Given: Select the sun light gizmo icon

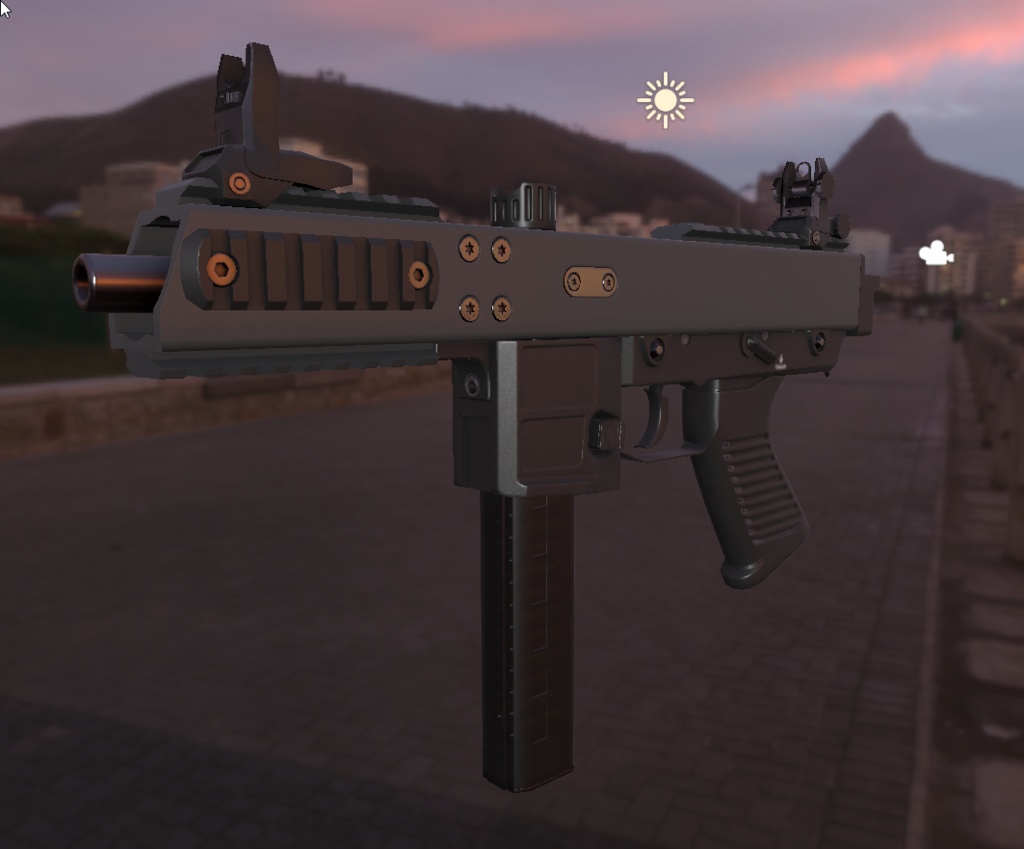Looking at the screenshot, I should 665,100.
